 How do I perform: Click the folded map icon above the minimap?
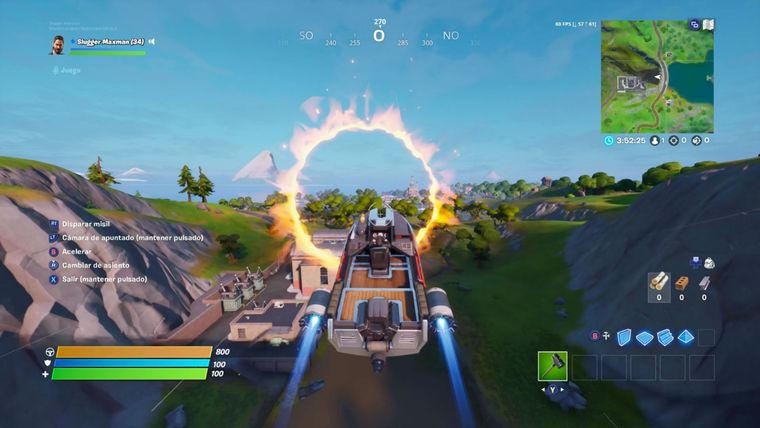[709, 24]
